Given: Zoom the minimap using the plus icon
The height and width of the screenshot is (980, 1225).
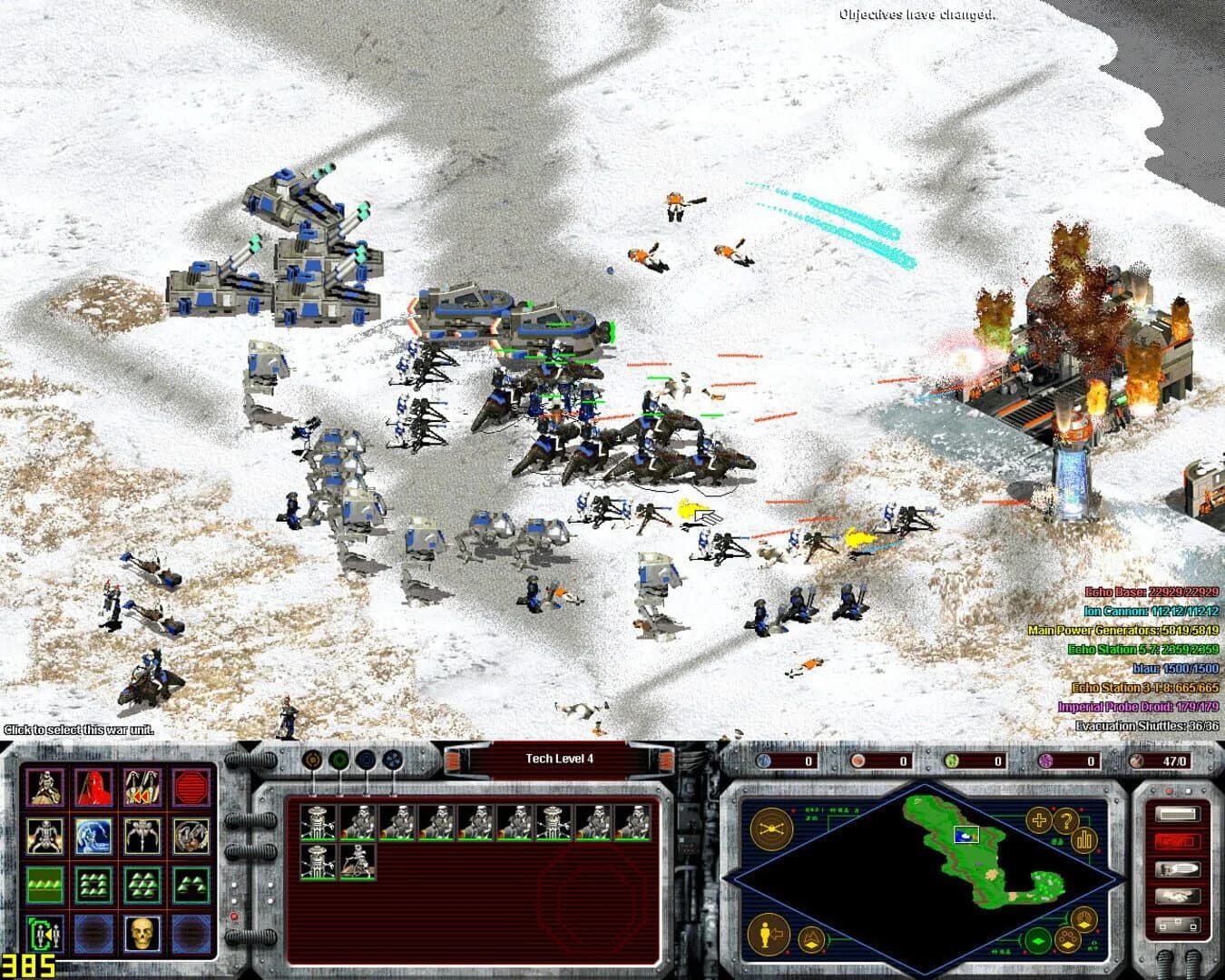Looking at the screenshot, I should 1039,820.
